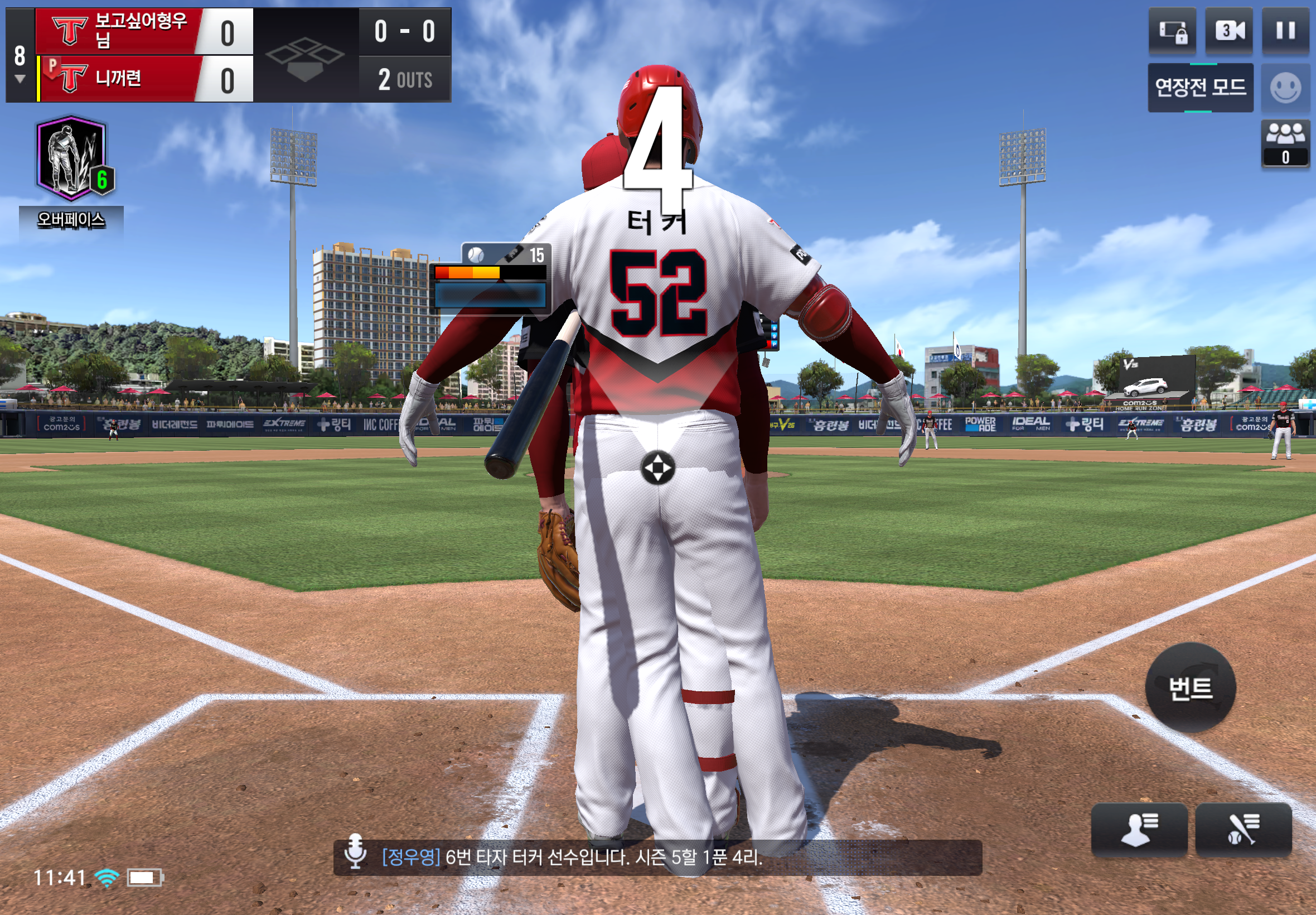Expand the inning arrow on the scoreboard
This screenshot has height=915, width=1316.
[20, 79]
